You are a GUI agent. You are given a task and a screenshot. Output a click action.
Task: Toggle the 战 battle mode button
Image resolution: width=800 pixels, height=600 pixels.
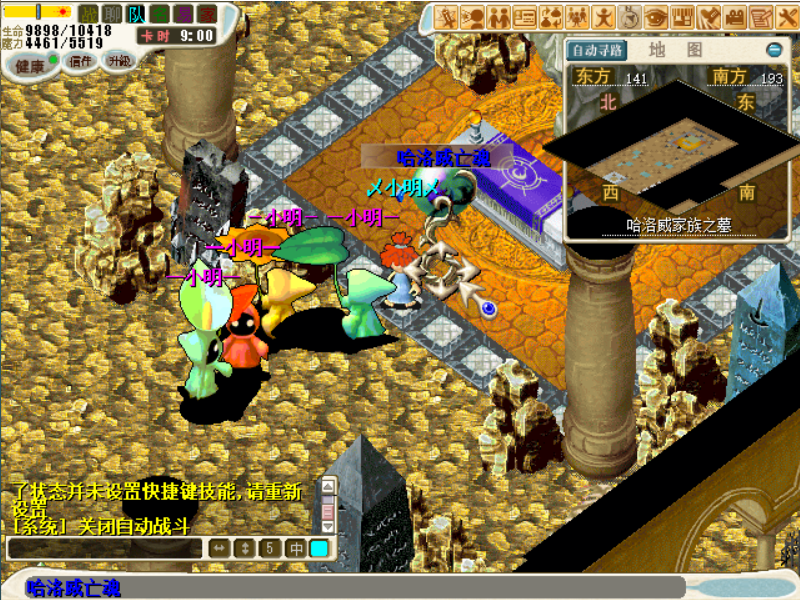coord(89,14)
